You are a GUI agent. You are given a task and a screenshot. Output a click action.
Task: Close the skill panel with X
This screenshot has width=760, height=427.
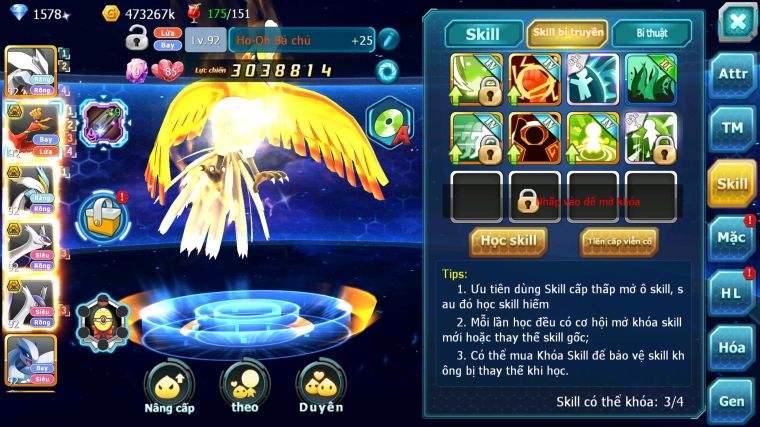736,22
